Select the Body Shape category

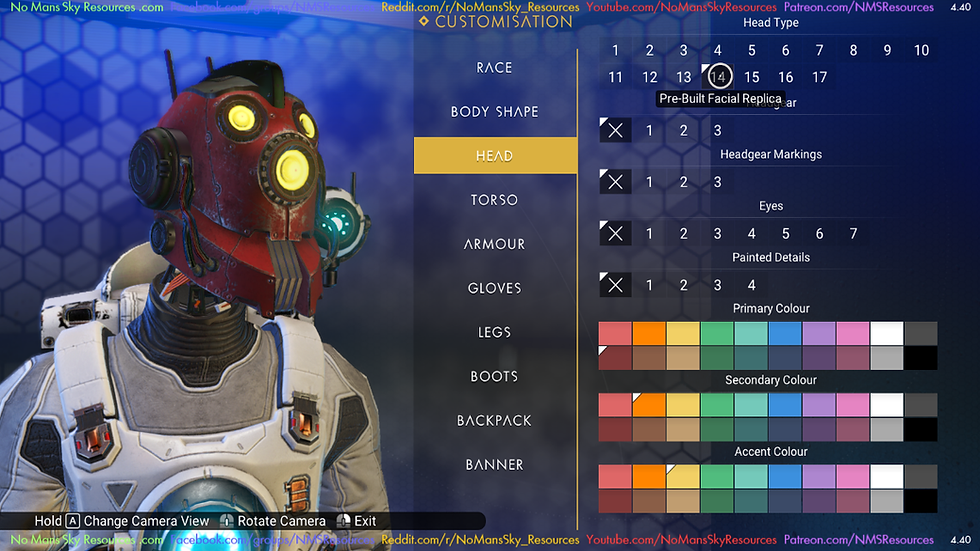click(x=495, y=112)
